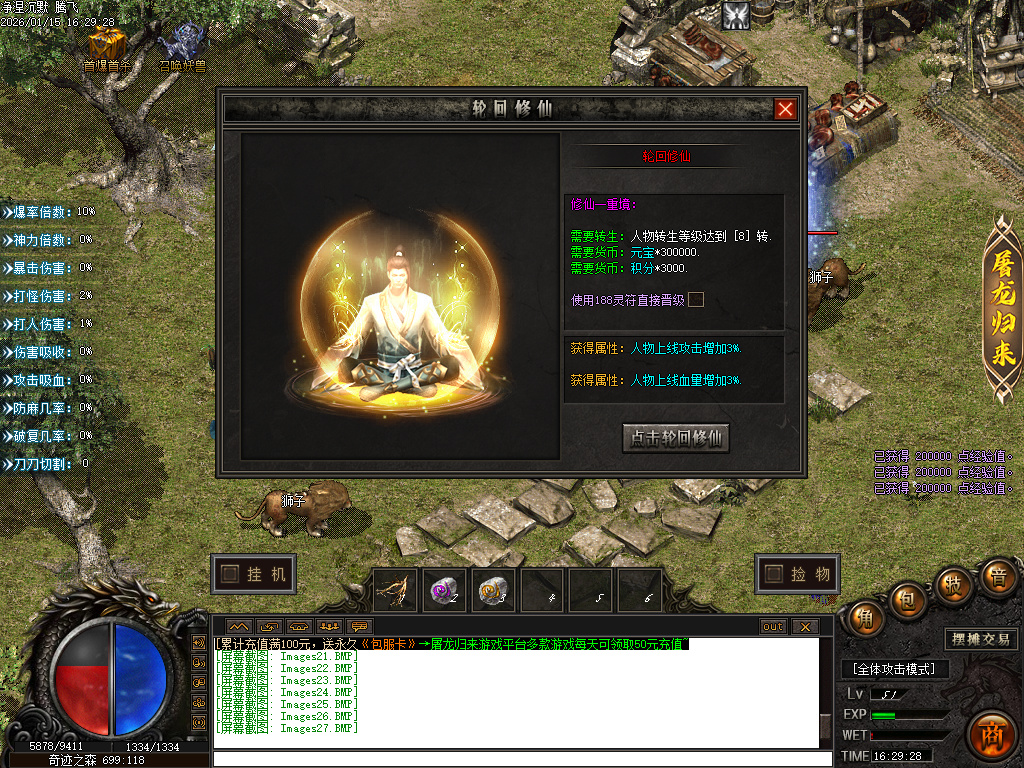Click the 点击轮回修仙 button
The width and height of the screenshot is (1024, 768).
pos(676,438)
